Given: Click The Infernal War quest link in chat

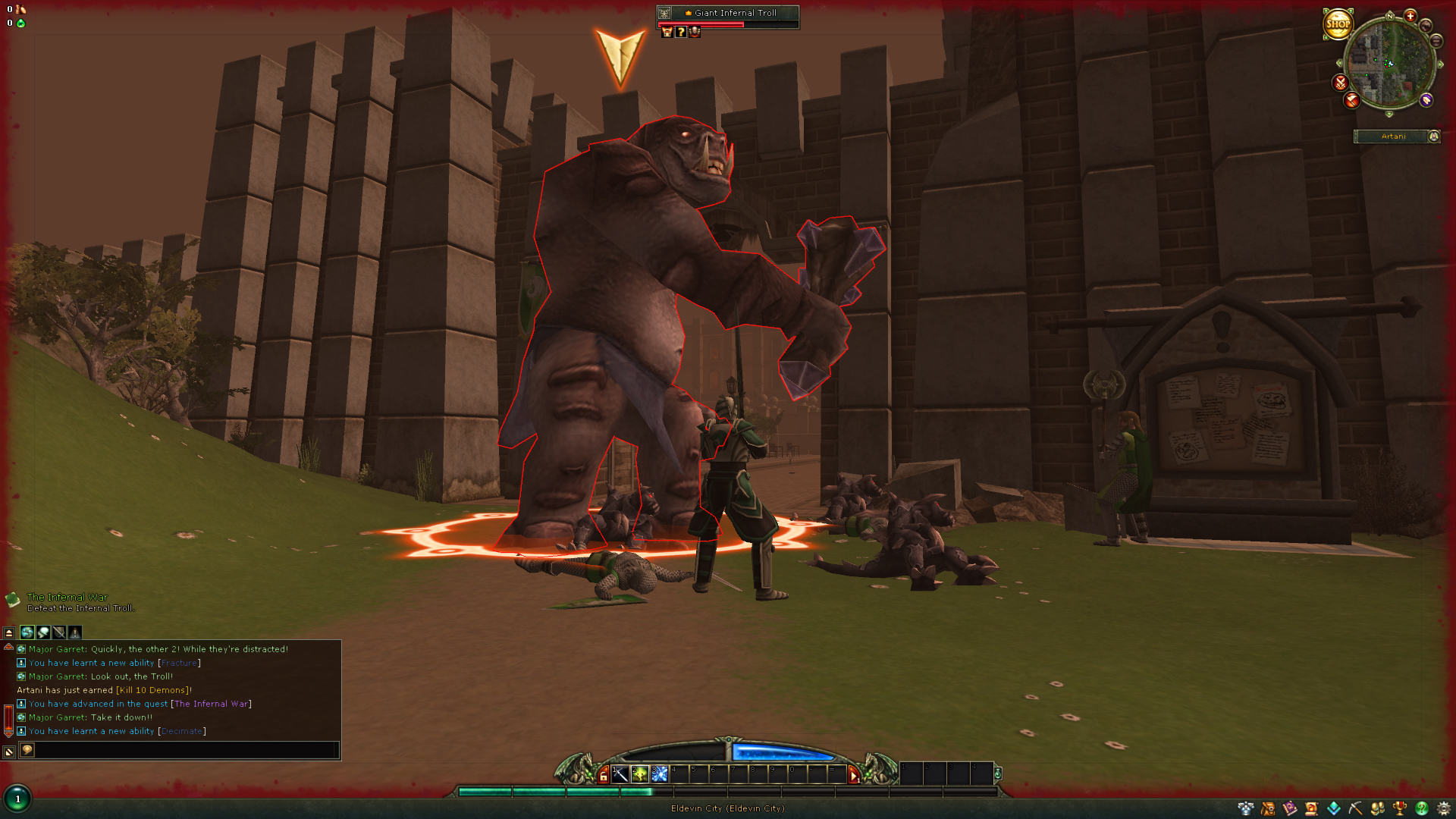Looking at the screenshot, I should tap(211, 704).
